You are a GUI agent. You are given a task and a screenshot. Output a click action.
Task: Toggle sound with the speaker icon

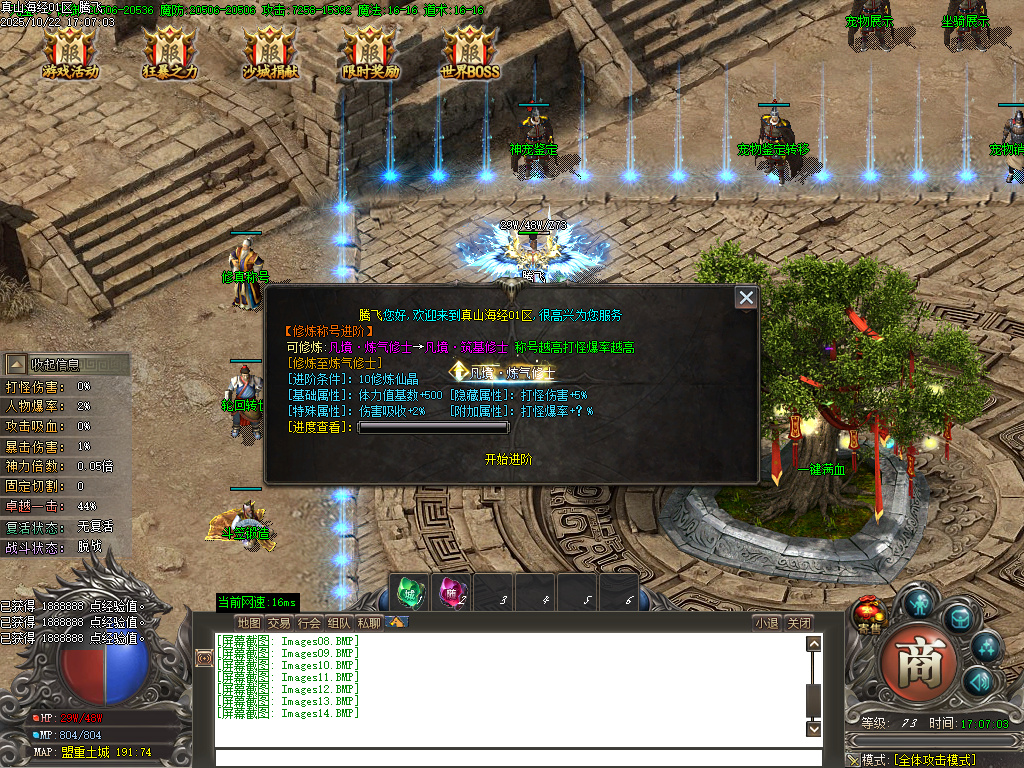tap(977, 682)
